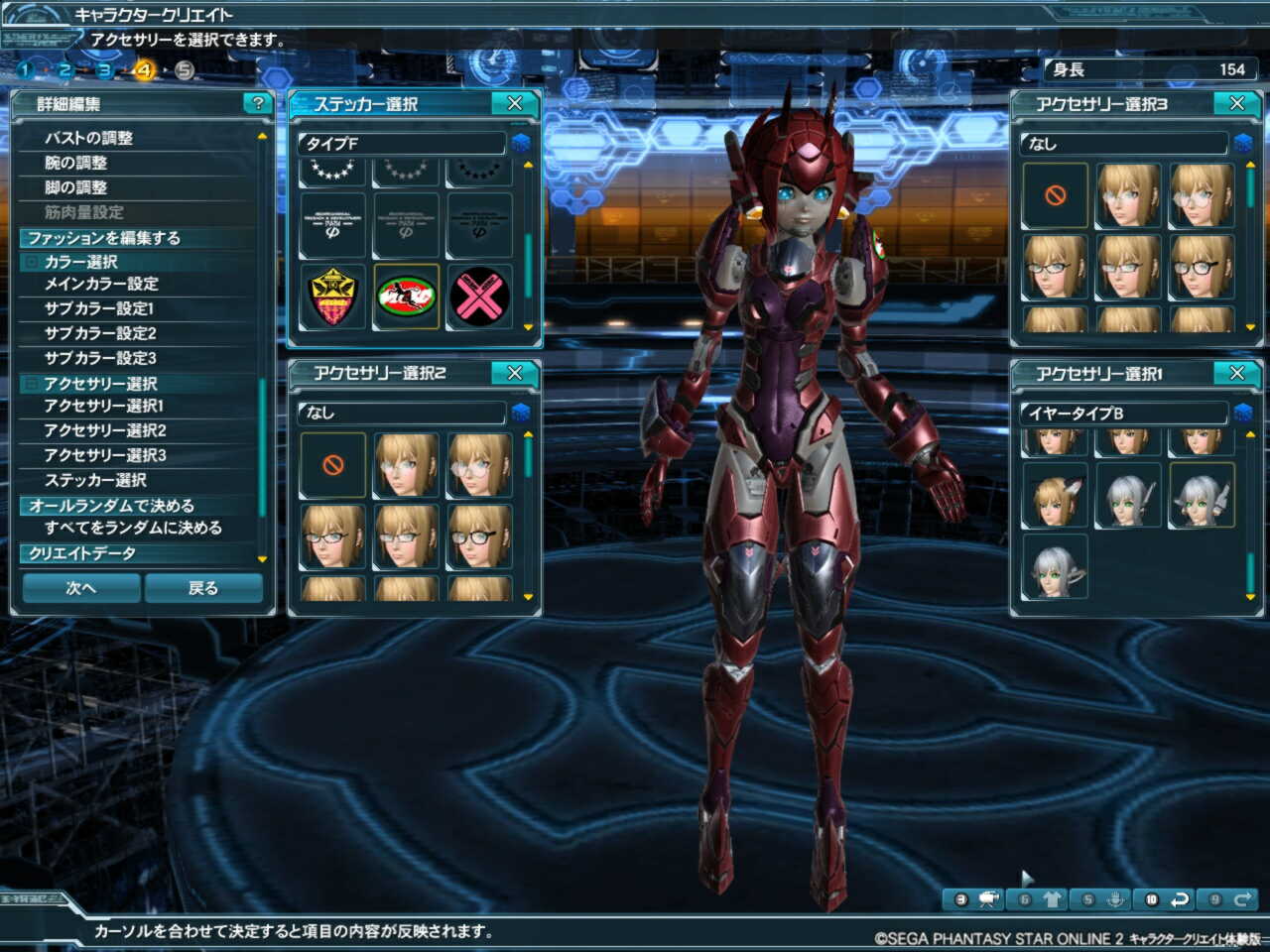
Task: Choose すべてをランダムに決める option
Action: point(133,528)
